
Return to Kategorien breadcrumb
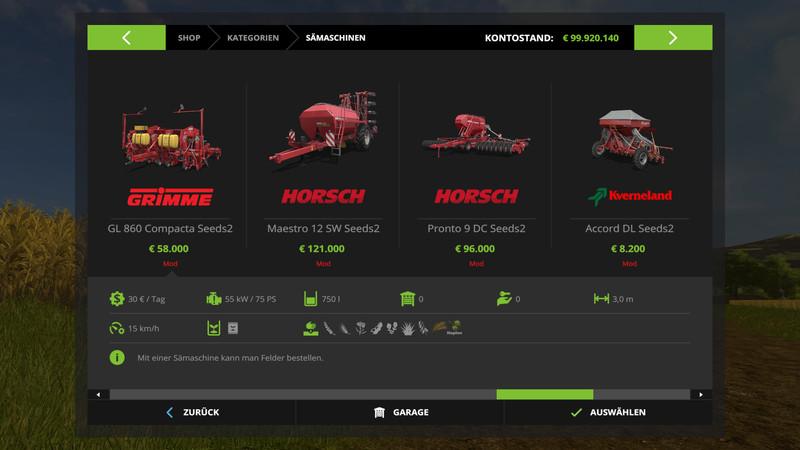coord(252,38)
